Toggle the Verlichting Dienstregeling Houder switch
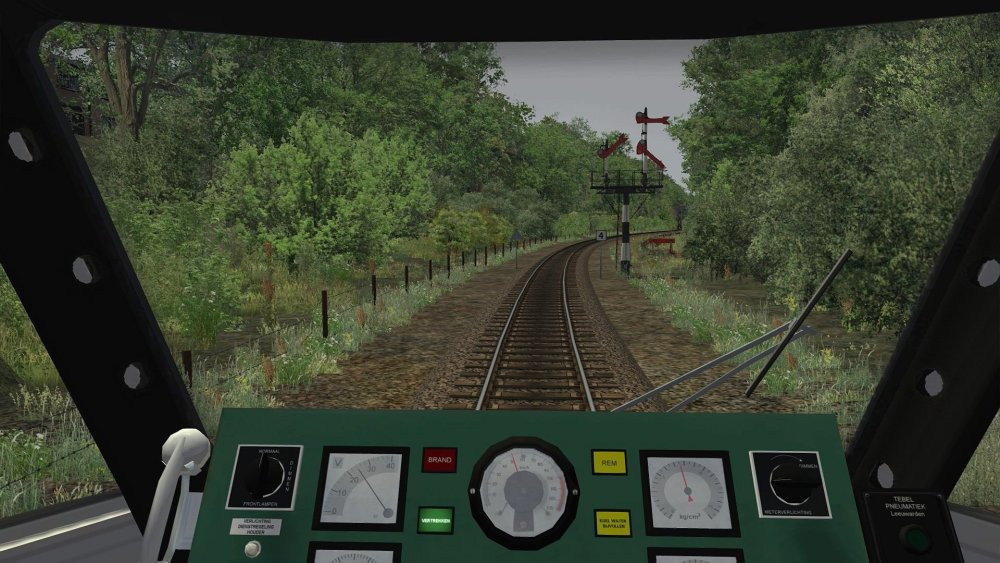Image resolution: width=1000 pixels, height=563 pixels. pyautogui.click(x=254, y=547)
